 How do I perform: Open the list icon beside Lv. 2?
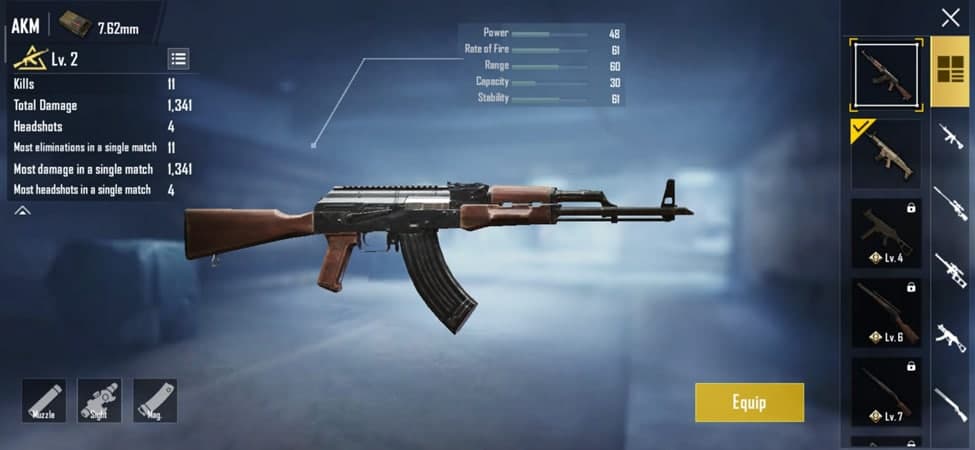pyautogui.click(x=178, y=59)
